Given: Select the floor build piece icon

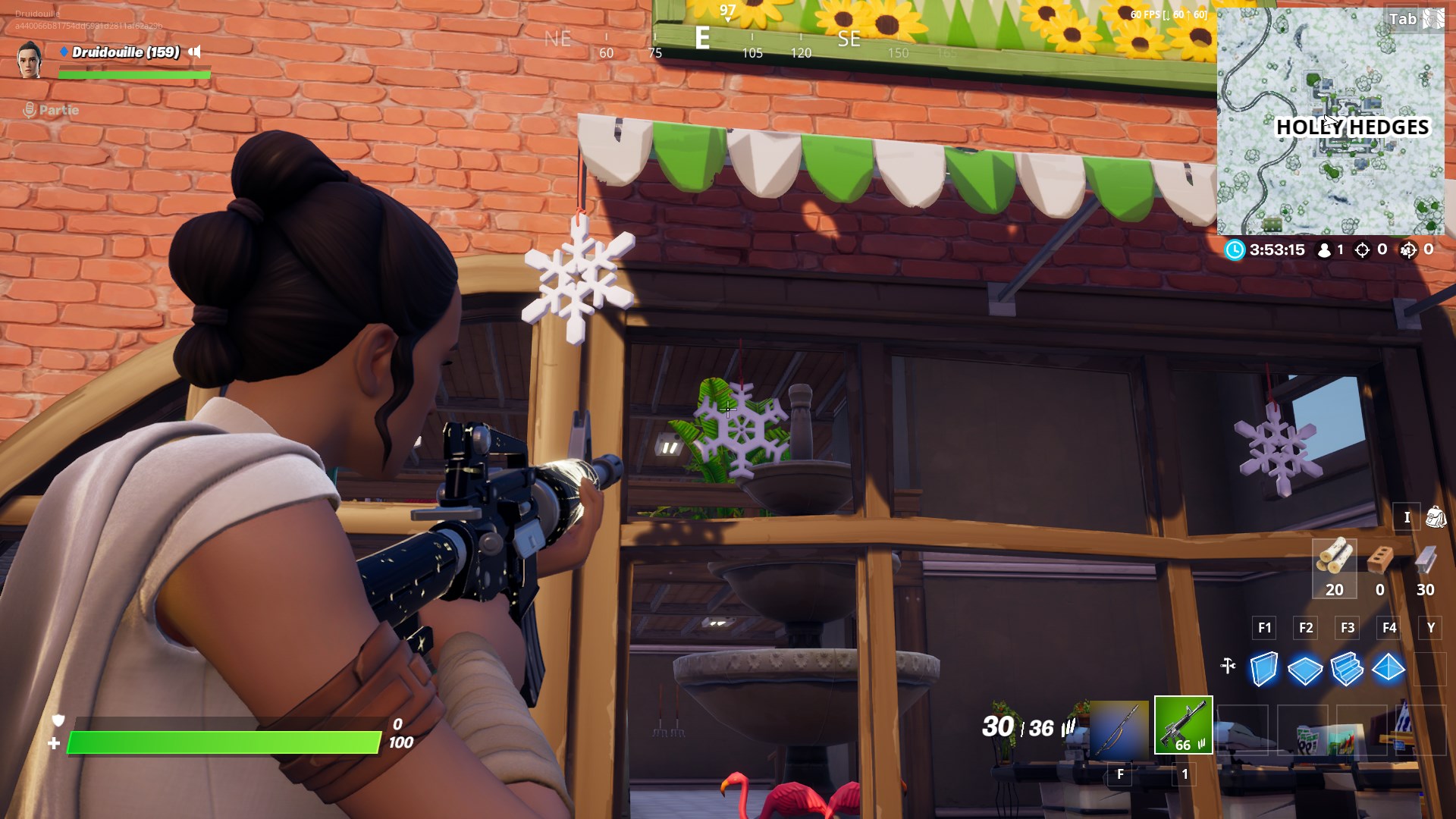Looking at the screenshot, I should point(1305,670).
